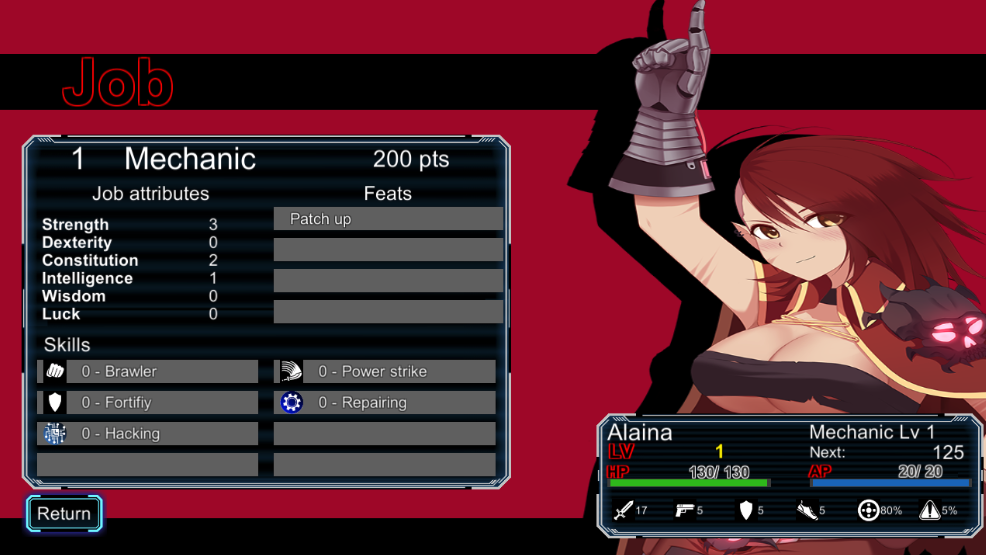Choose the Brawler skill
The width and height of the screenshot is (986, 555).
coord(148,371)
